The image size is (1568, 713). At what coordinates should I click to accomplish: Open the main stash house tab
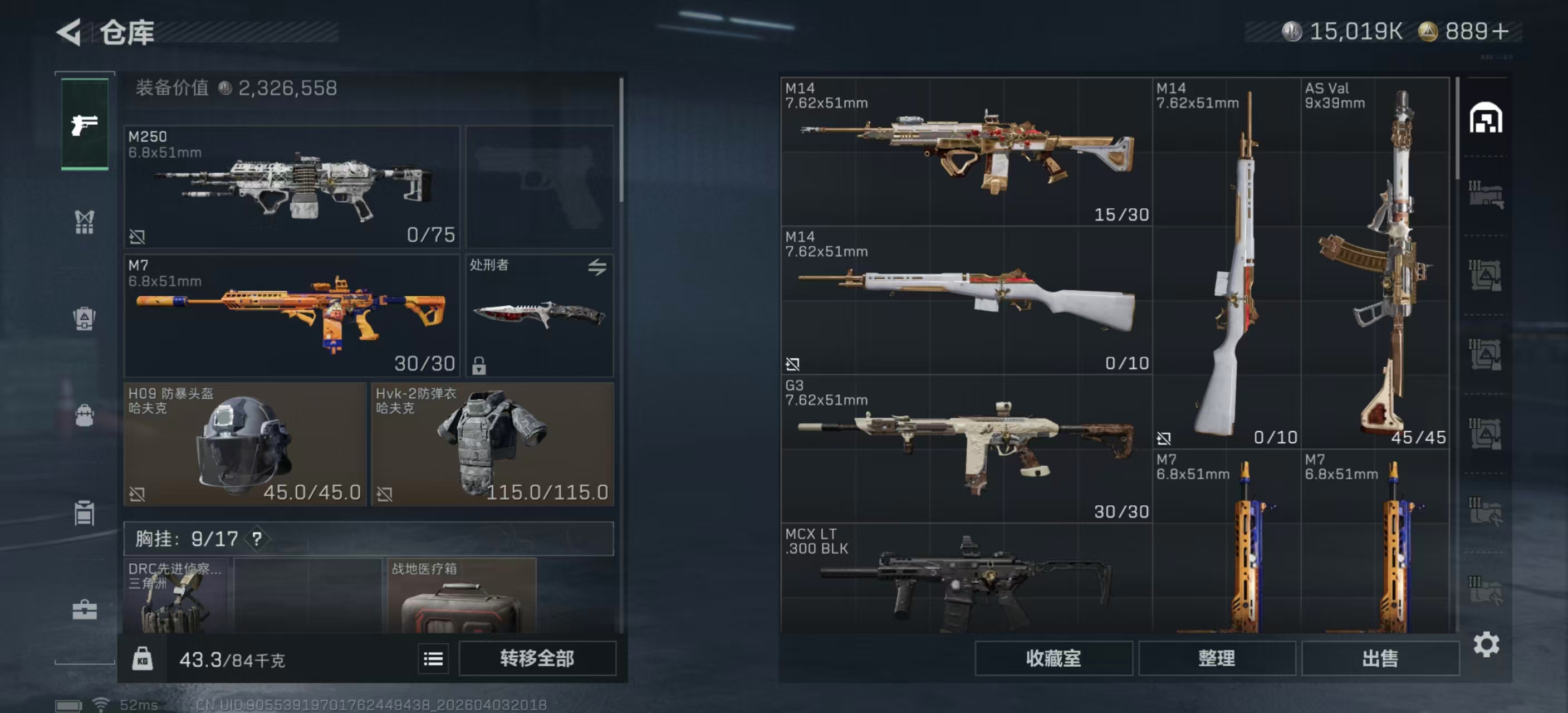1485,118
